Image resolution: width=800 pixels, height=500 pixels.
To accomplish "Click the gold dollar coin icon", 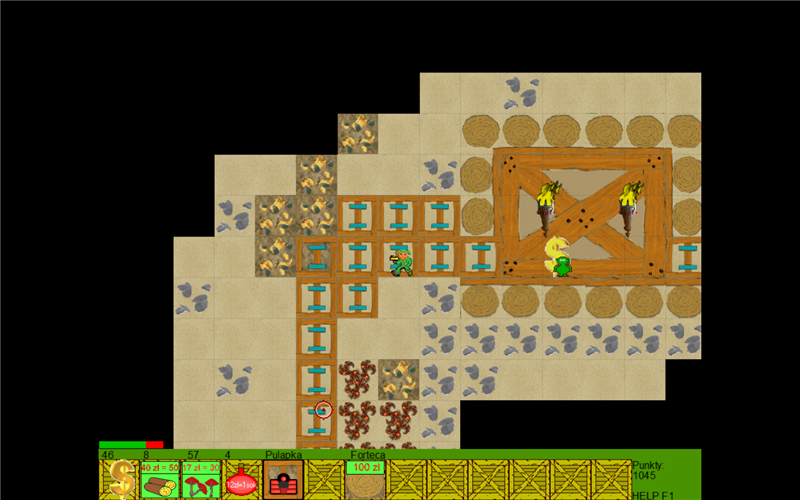I will [x=120, y=480].
